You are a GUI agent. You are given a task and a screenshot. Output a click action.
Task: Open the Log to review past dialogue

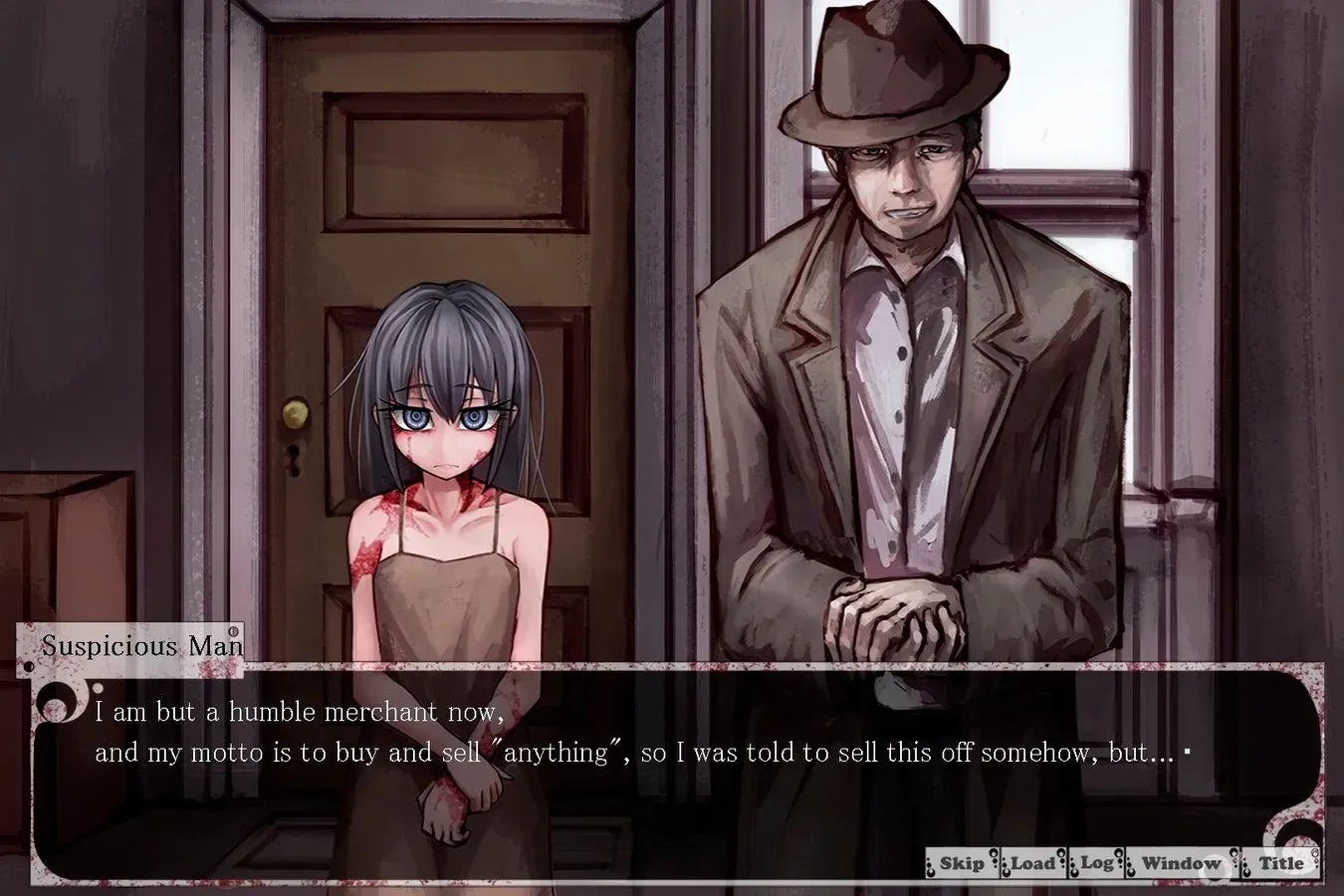coord(1095,862)
